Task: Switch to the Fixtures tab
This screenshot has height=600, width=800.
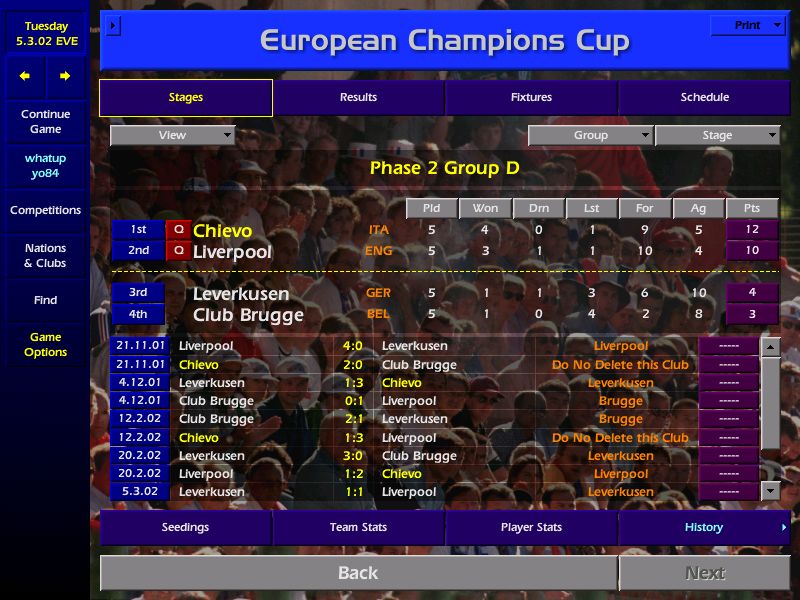Action: (x=531, y=97)
